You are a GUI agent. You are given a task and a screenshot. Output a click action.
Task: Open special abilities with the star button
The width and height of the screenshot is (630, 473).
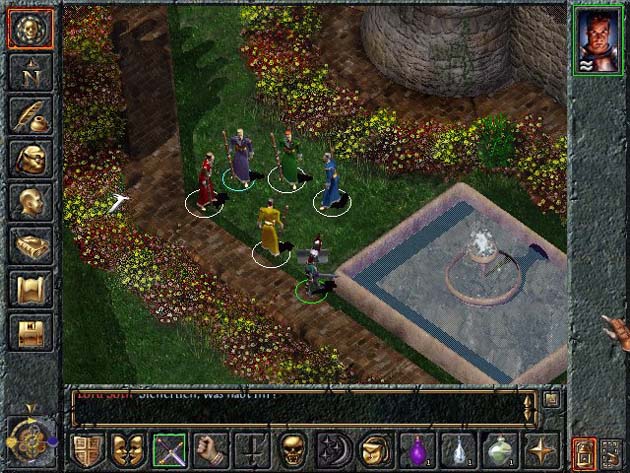coord(540,451)
